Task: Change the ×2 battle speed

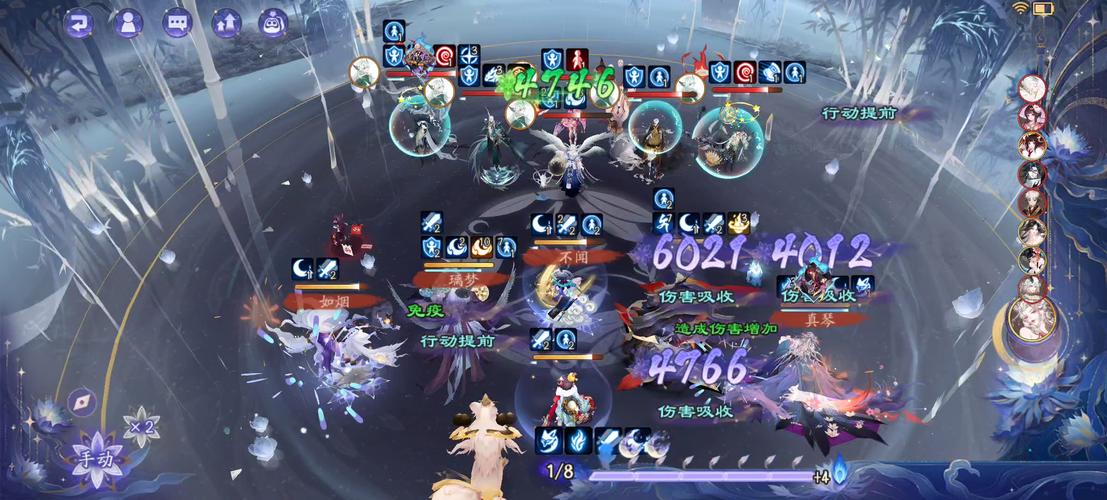Action: [140, 428]
